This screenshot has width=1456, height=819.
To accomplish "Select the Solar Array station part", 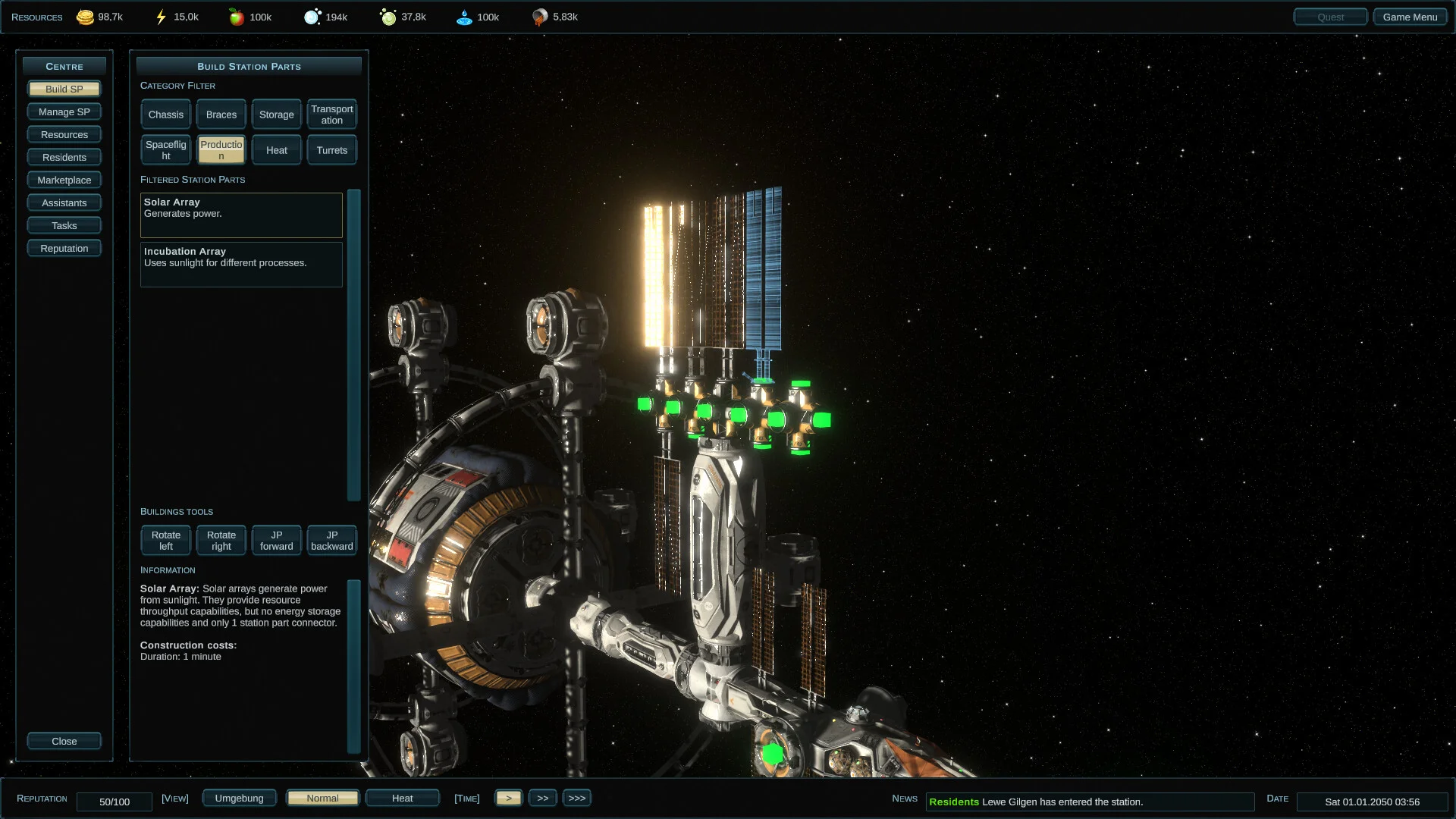I will (x=241, y=215).
